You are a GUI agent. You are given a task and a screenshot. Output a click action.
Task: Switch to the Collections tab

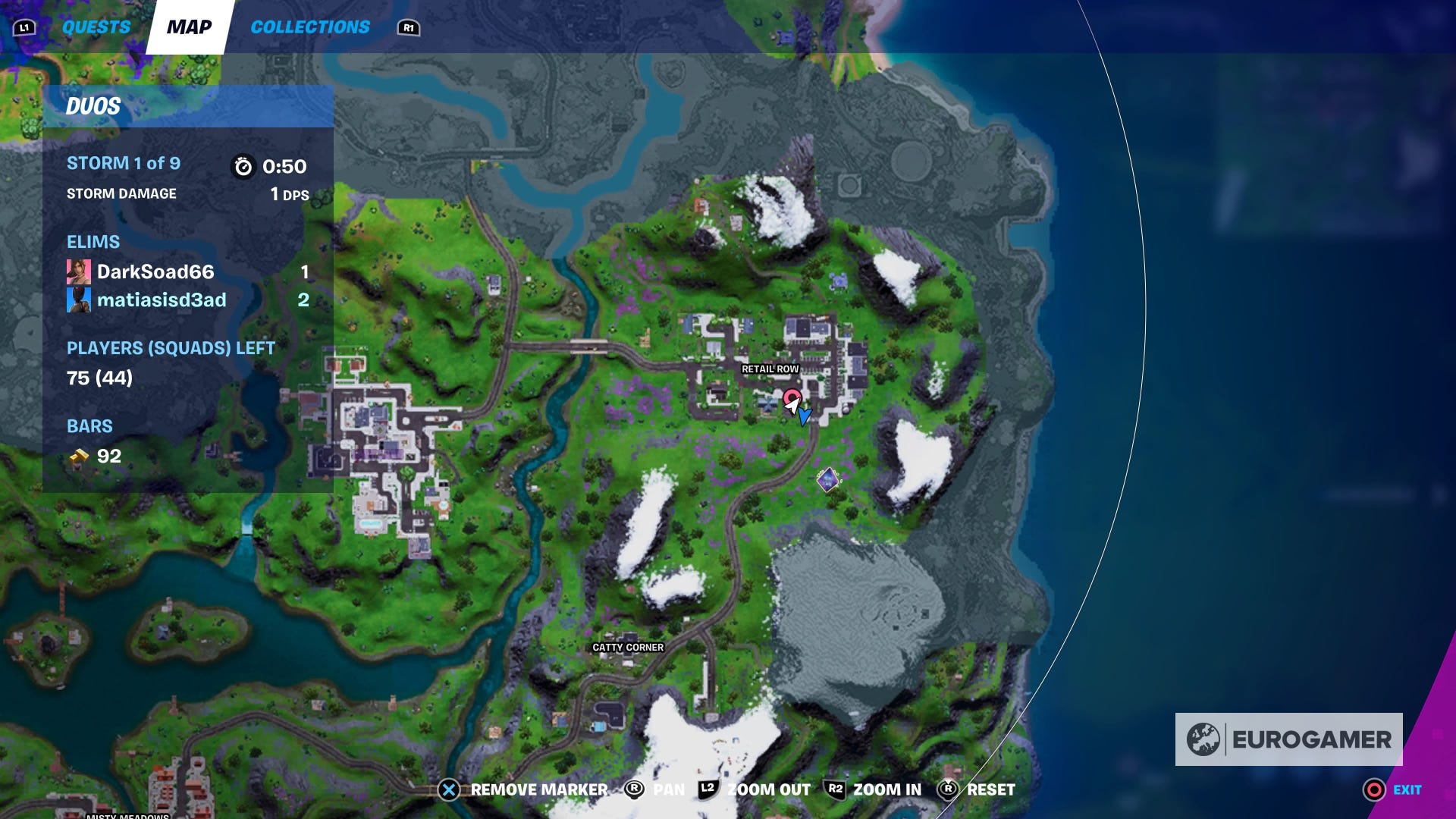[309, 27]
